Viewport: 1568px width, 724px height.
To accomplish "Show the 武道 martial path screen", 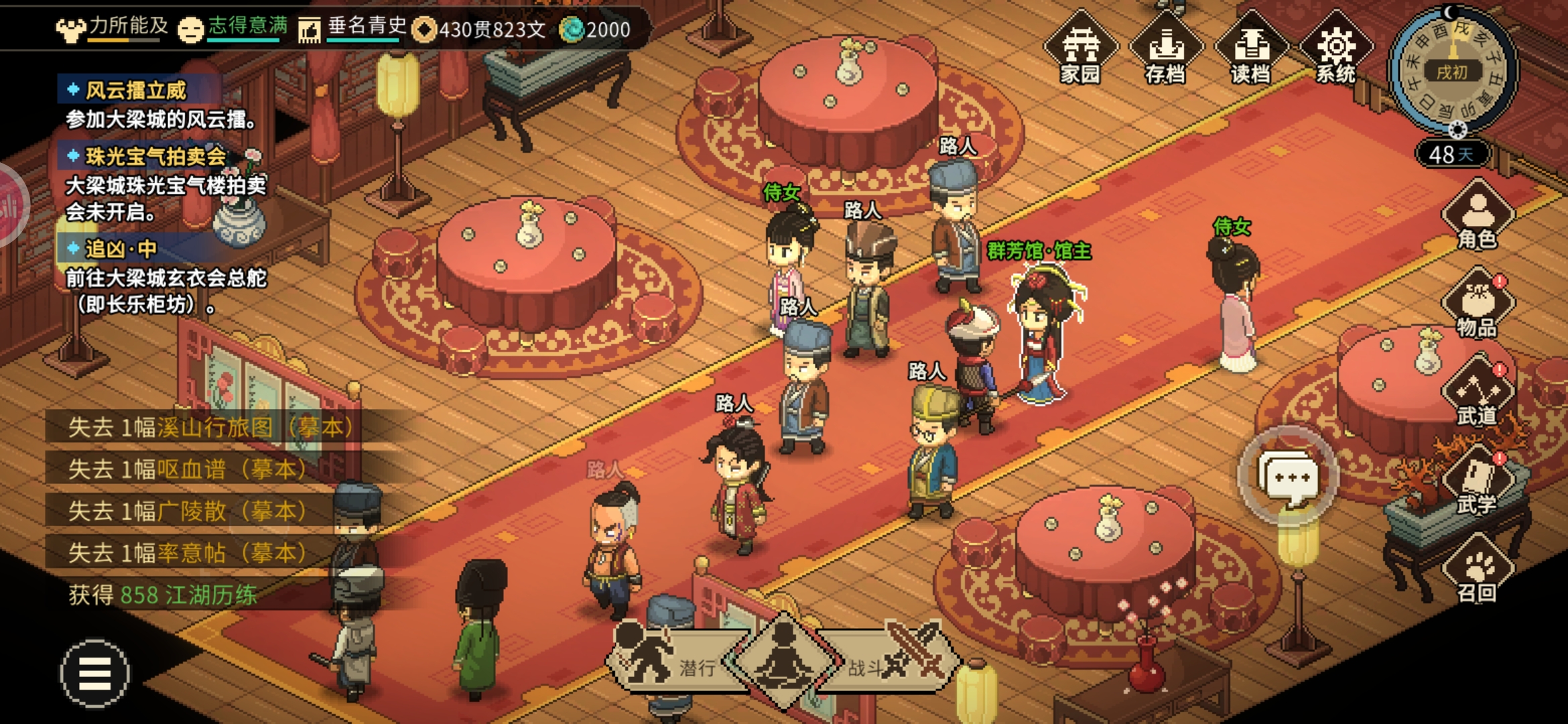I will pos(1477,392).
